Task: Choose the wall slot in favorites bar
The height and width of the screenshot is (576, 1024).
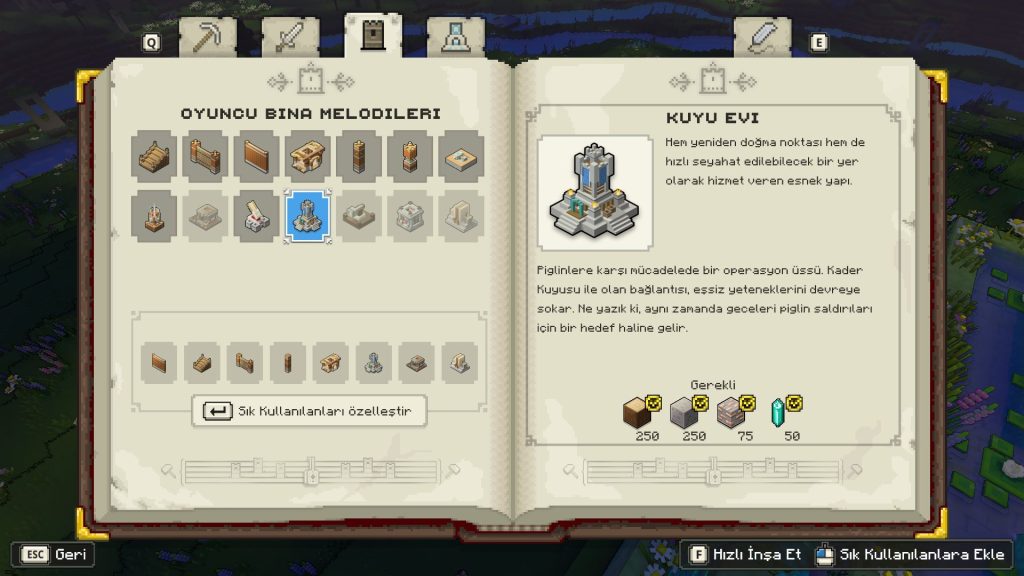Action: (x=157, y=363)
